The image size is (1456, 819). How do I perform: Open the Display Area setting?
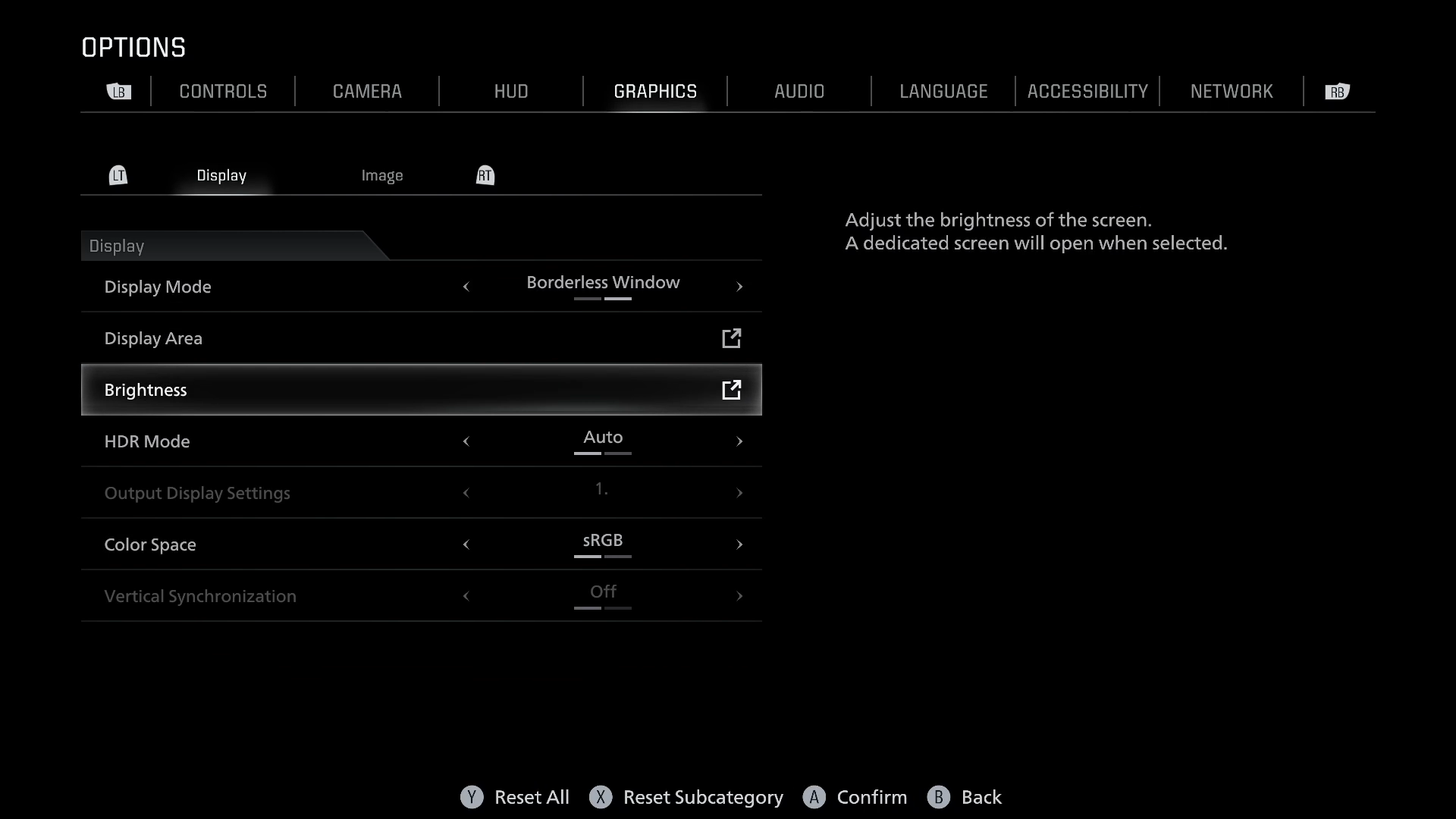tap(421, 338)
